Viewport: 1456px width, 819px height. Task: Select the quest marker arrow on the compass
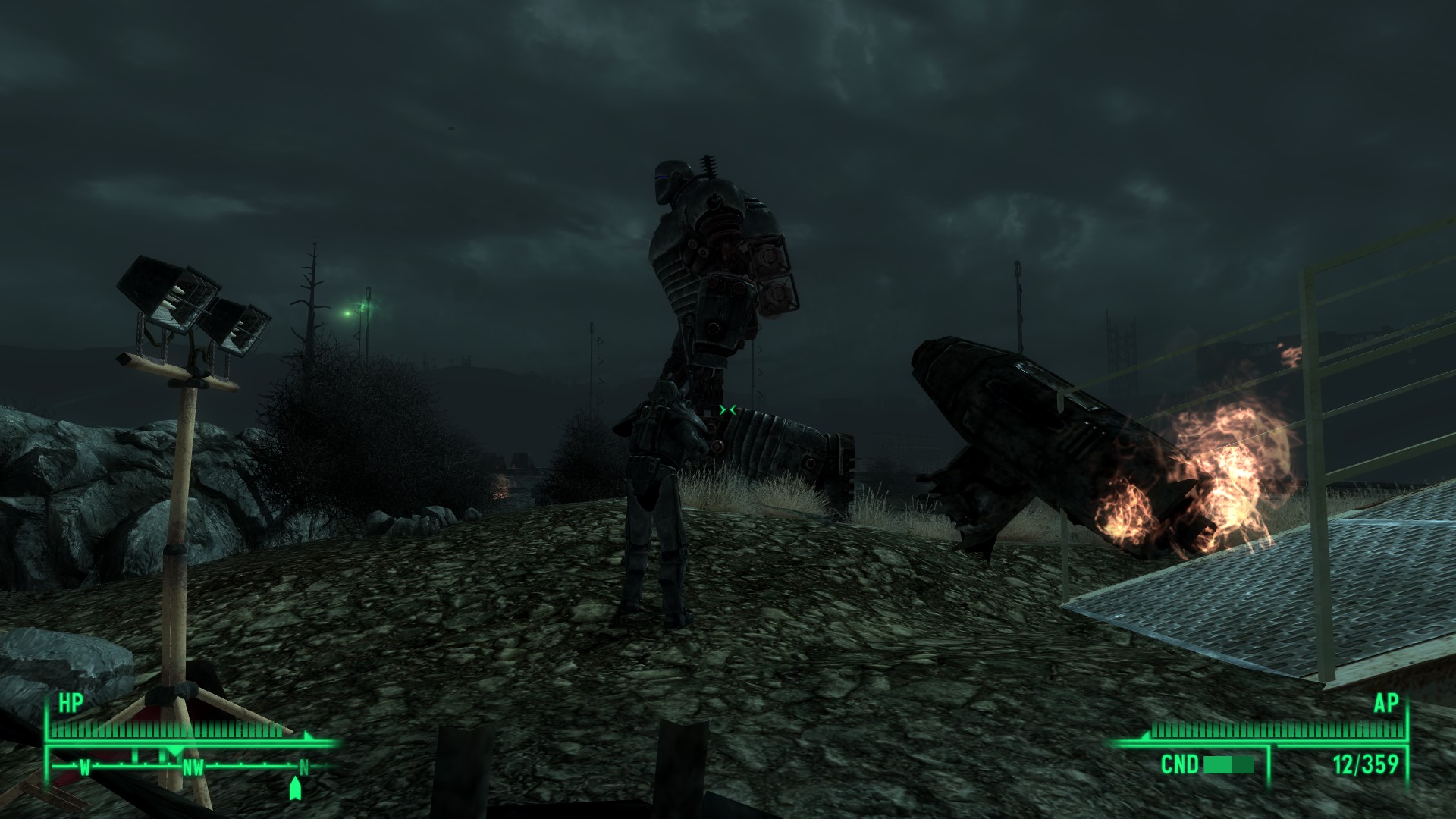click(296, 787)
